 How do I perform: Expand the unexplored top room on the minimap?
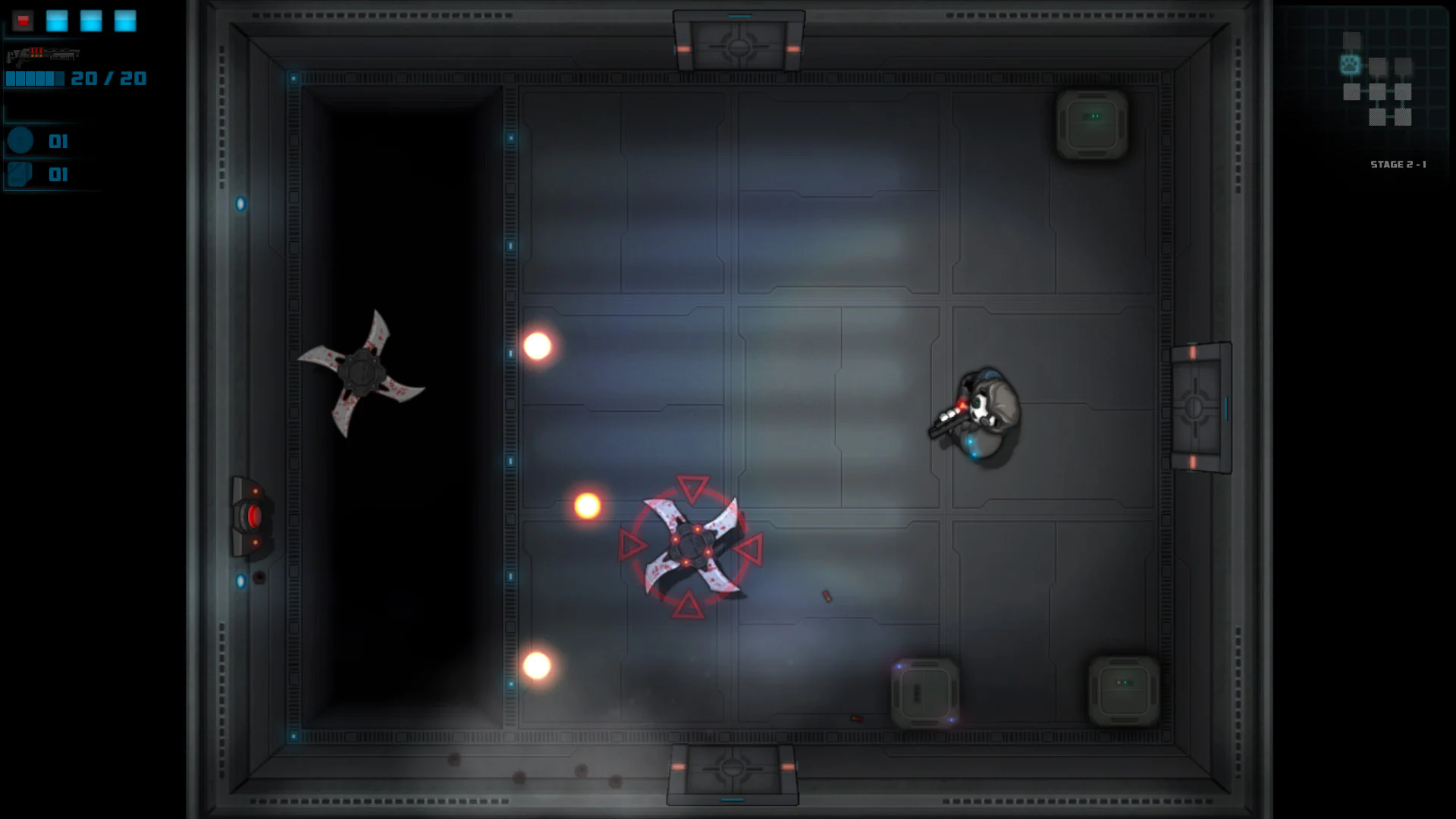tap(1352, 40)
